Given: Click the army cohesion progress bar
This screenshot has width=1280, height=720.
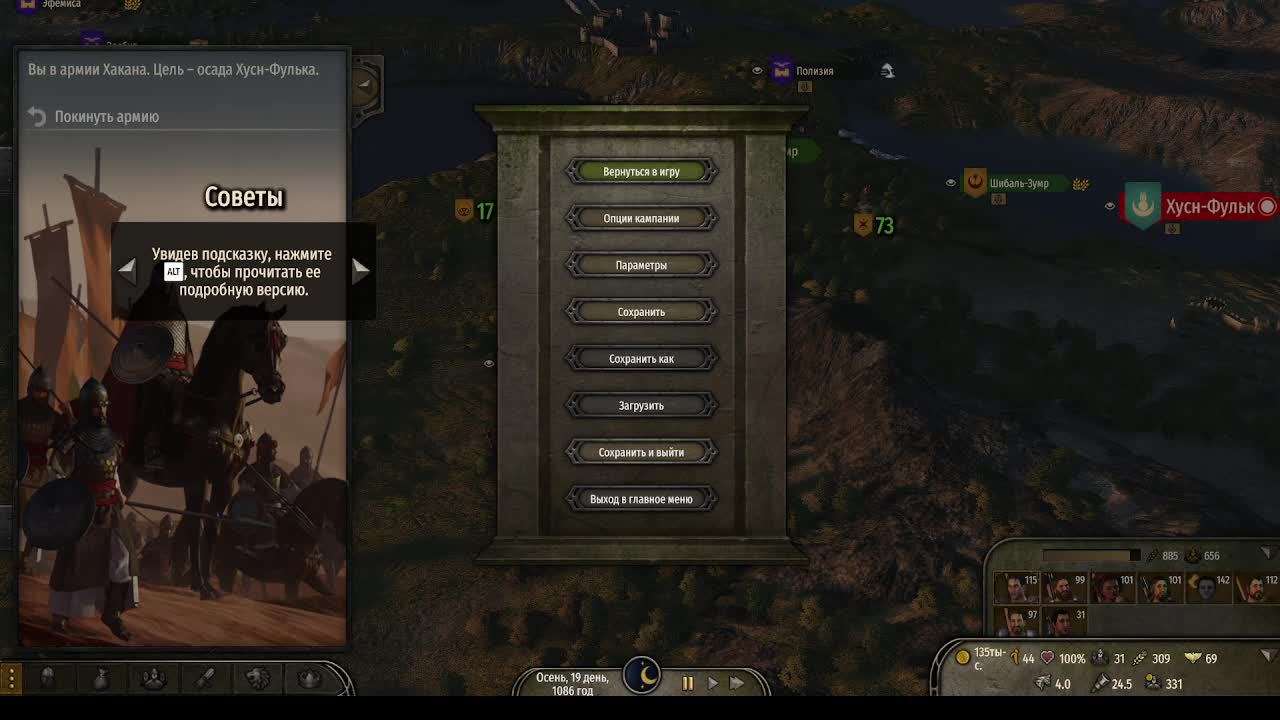Looking at the screenshot, I should (1090, 555).
